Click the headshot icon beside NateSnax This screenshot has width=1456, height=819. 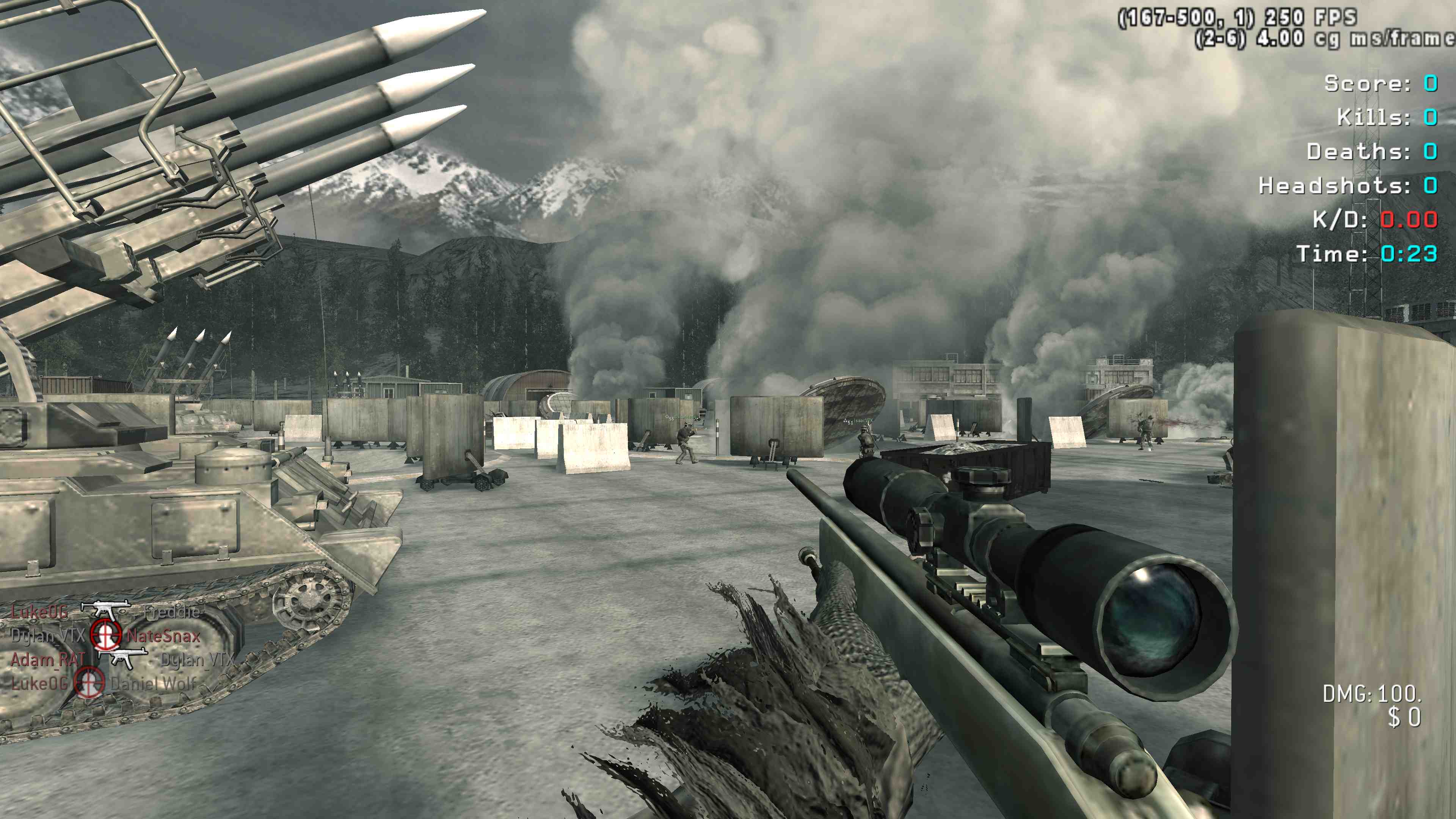pyautogui.click(x=106, y=635)
